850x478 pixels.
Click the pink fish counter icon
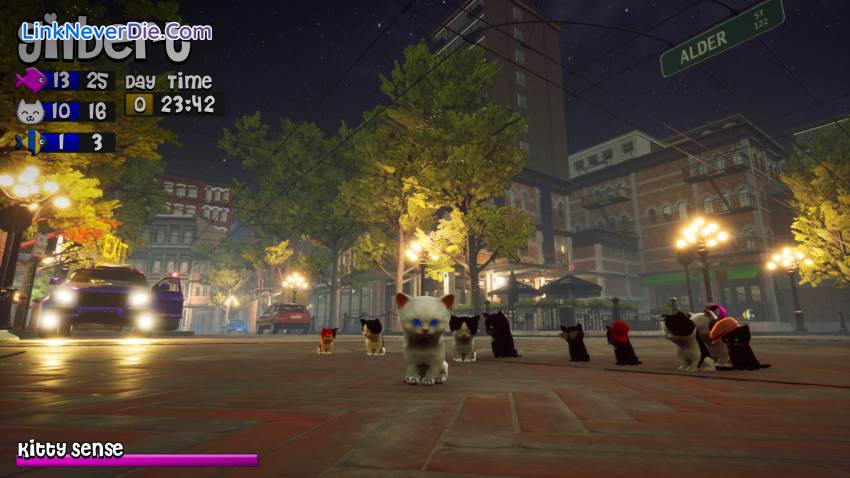31,80
